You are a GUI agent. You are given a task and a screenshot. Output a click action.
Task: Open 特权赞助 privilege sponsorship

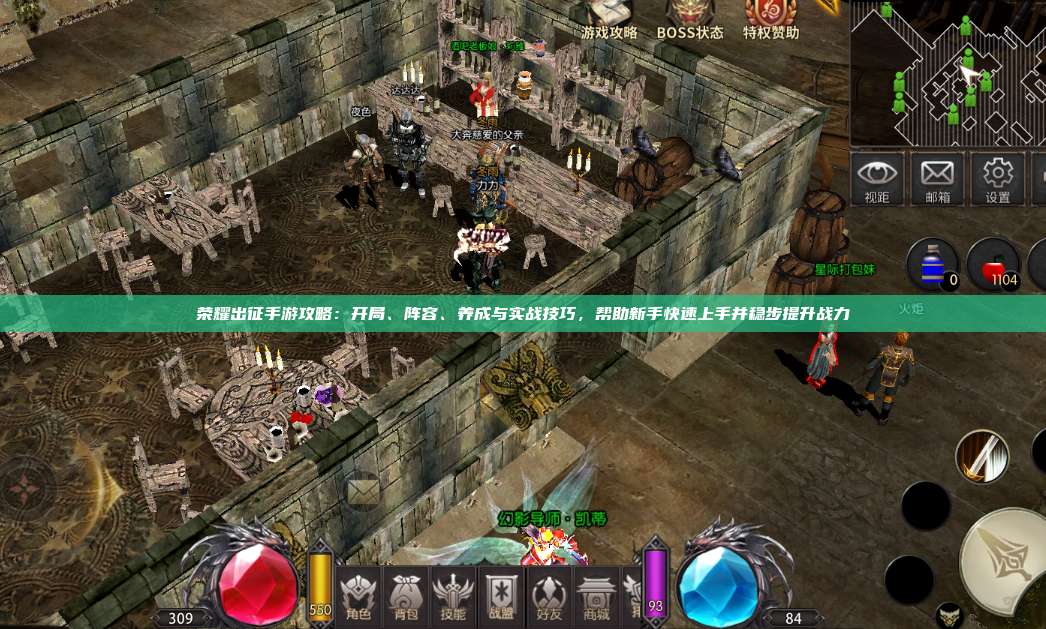tap(771, 20)
